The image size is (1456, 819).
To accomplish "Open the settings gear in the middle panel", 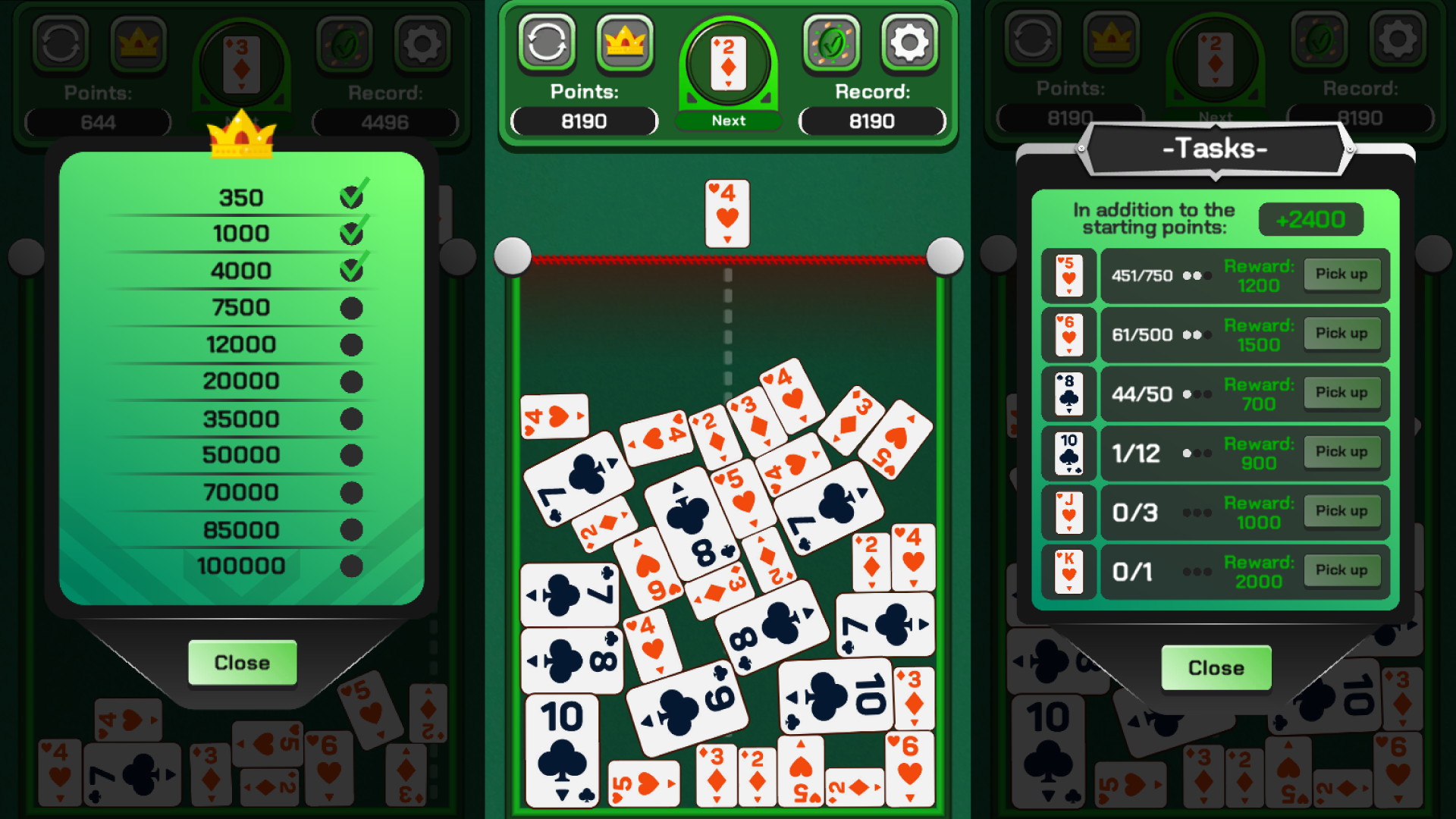I will point(909,43).
